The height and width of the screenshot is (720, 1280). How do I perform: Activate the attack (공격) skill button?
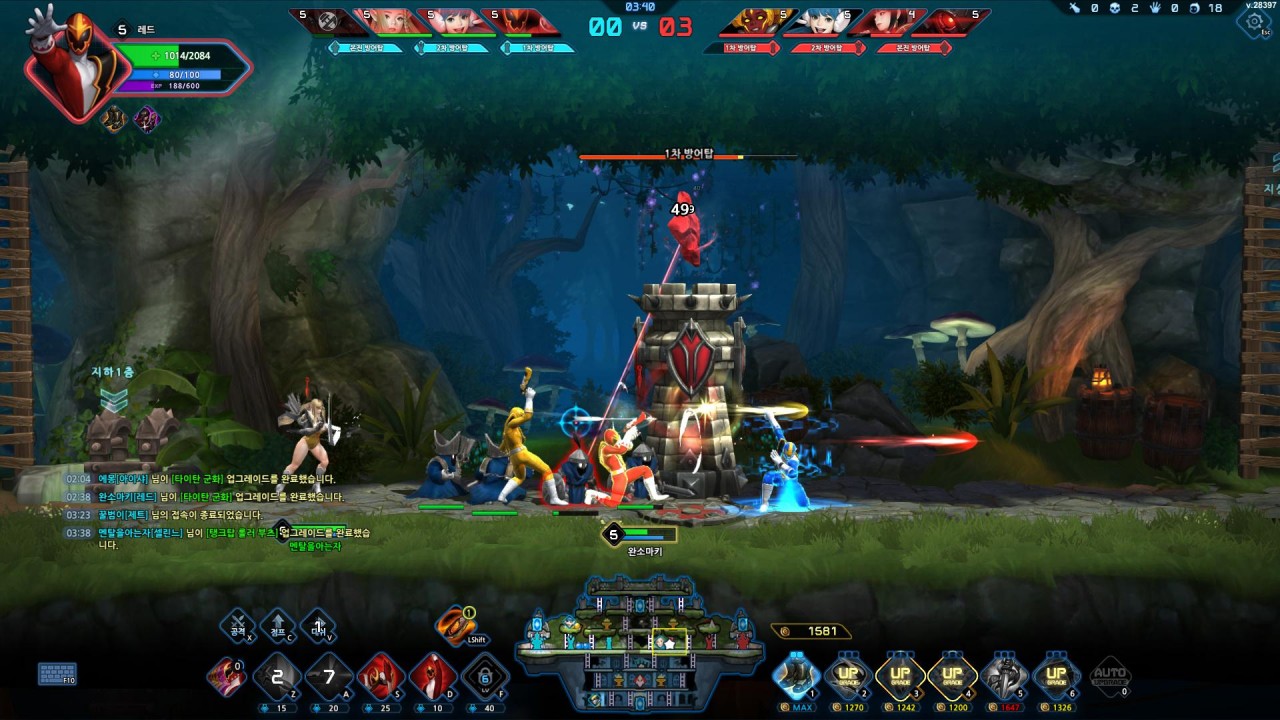(x=238, y=626)
